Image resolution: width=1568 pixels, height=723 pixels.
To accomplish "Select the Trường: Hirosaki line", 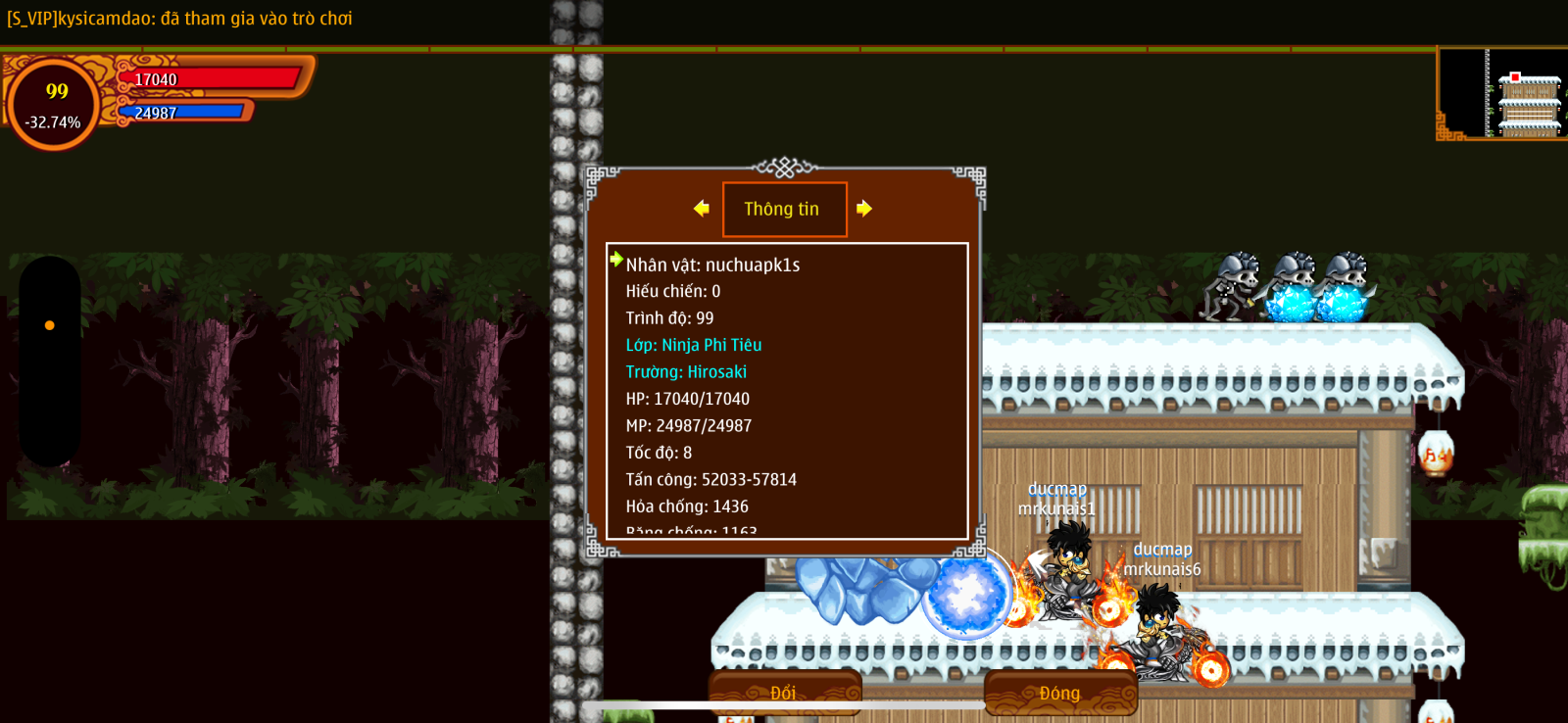I will click(686, 372).
